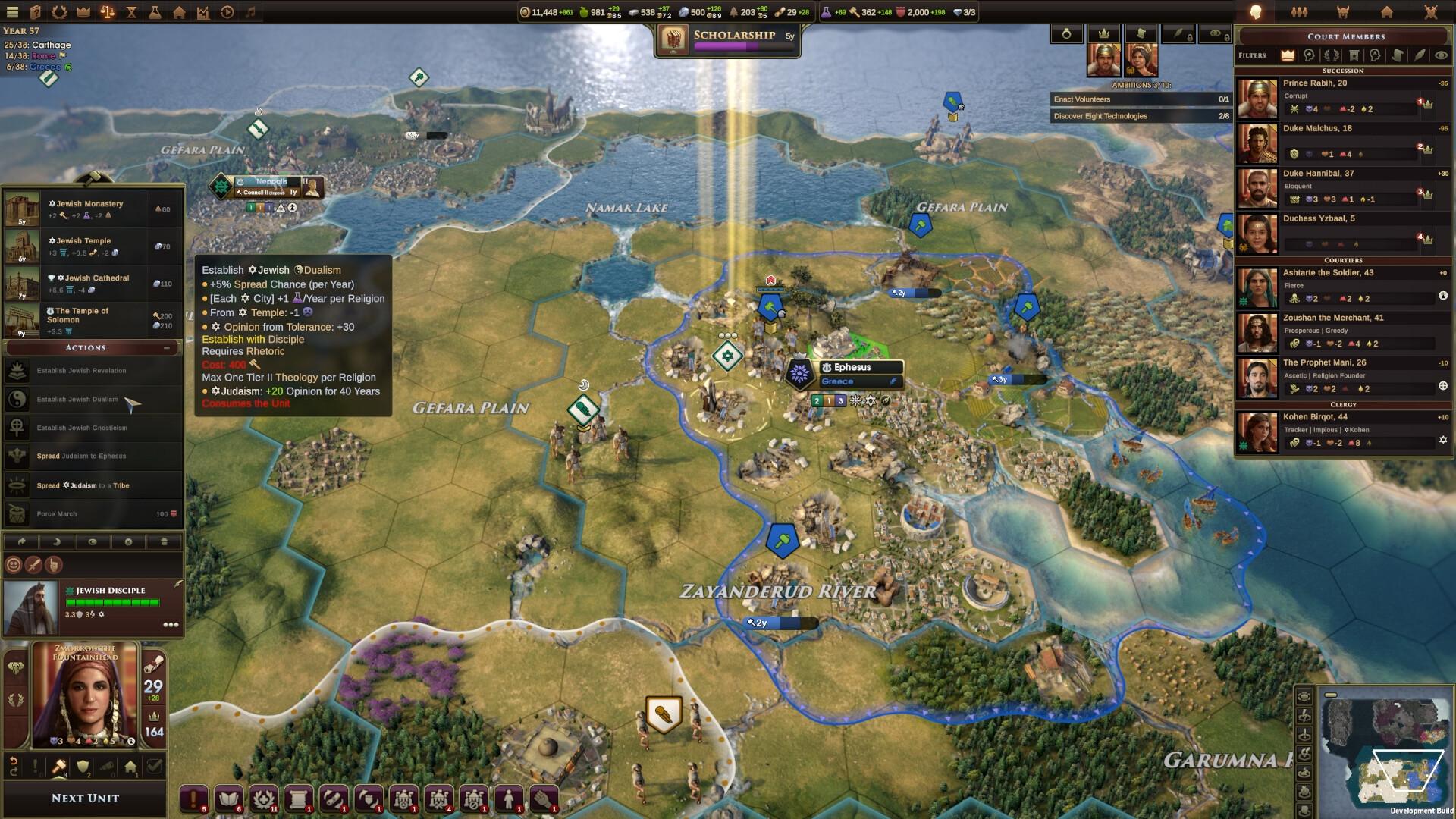Open the Filters dropdown in Court Members panel
Image resolution: width=1456 pixels, height=819 pixels.
[1252, 55]
